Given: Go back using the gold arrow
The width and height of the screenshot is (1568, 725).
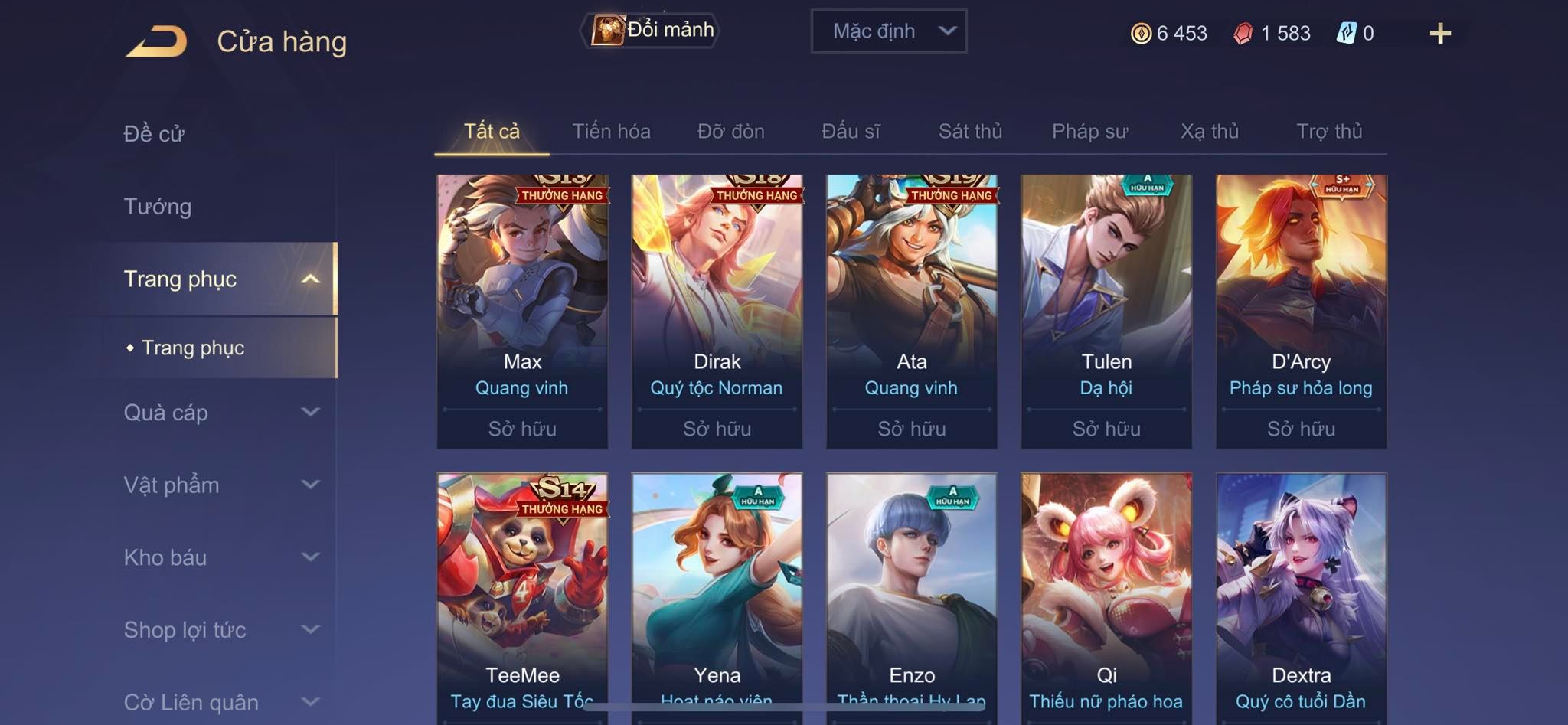Looking at the screenshot, I should [157, 41].
